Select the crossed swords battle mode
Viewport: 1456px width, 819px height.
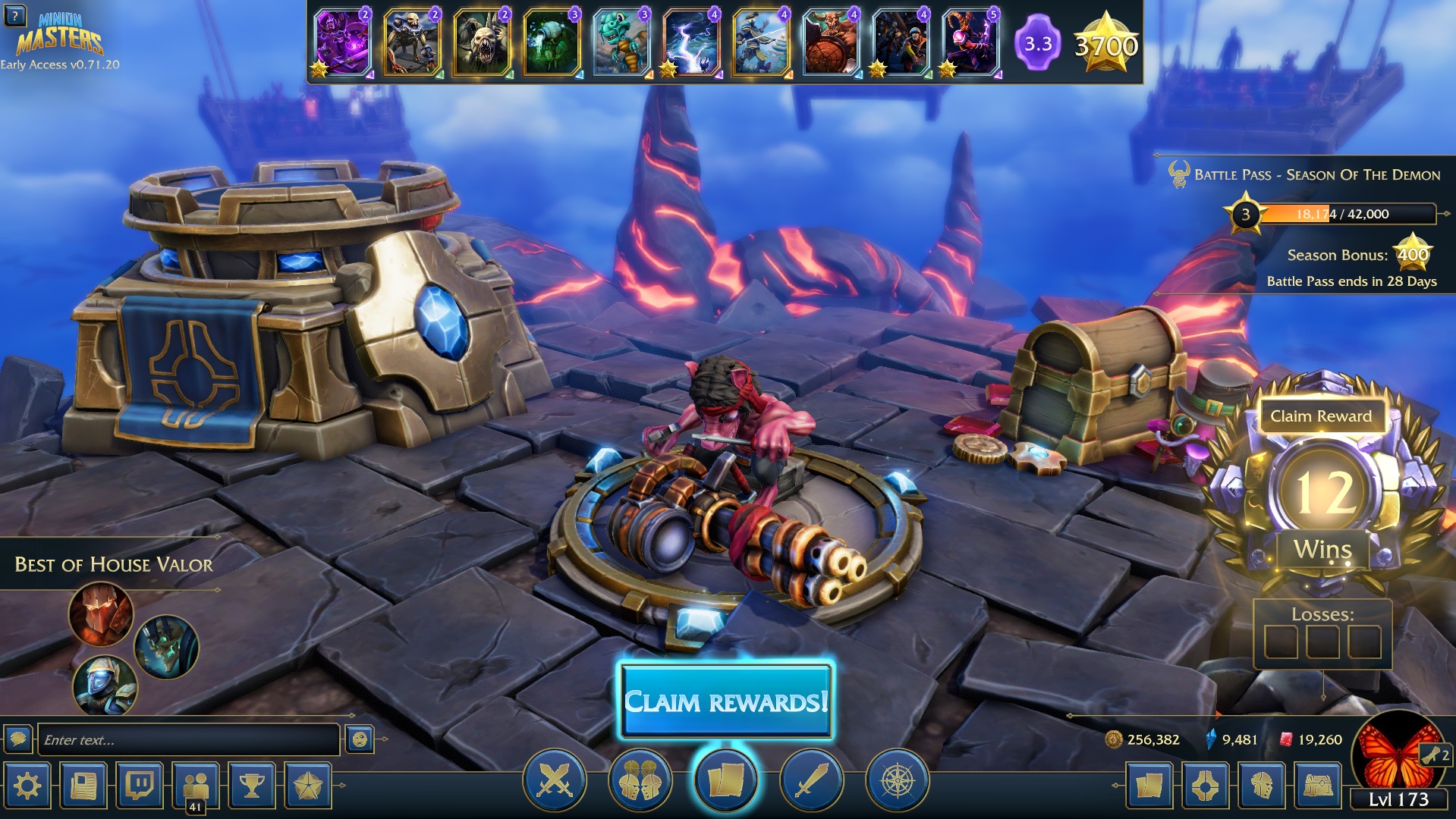(x=555, y=780)
